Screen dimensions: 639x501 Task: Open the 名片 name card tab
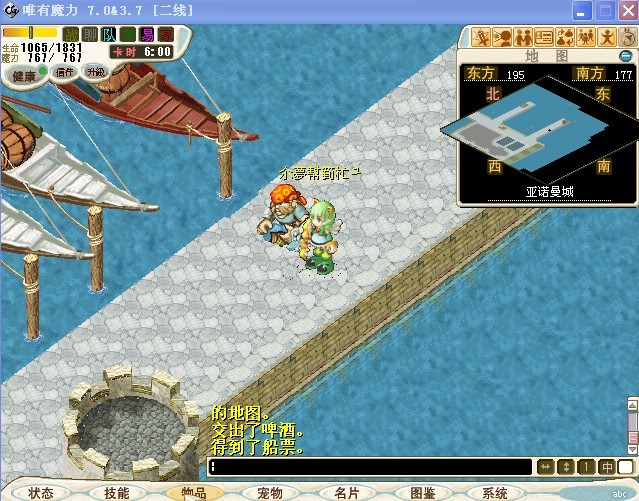point(346,493)
